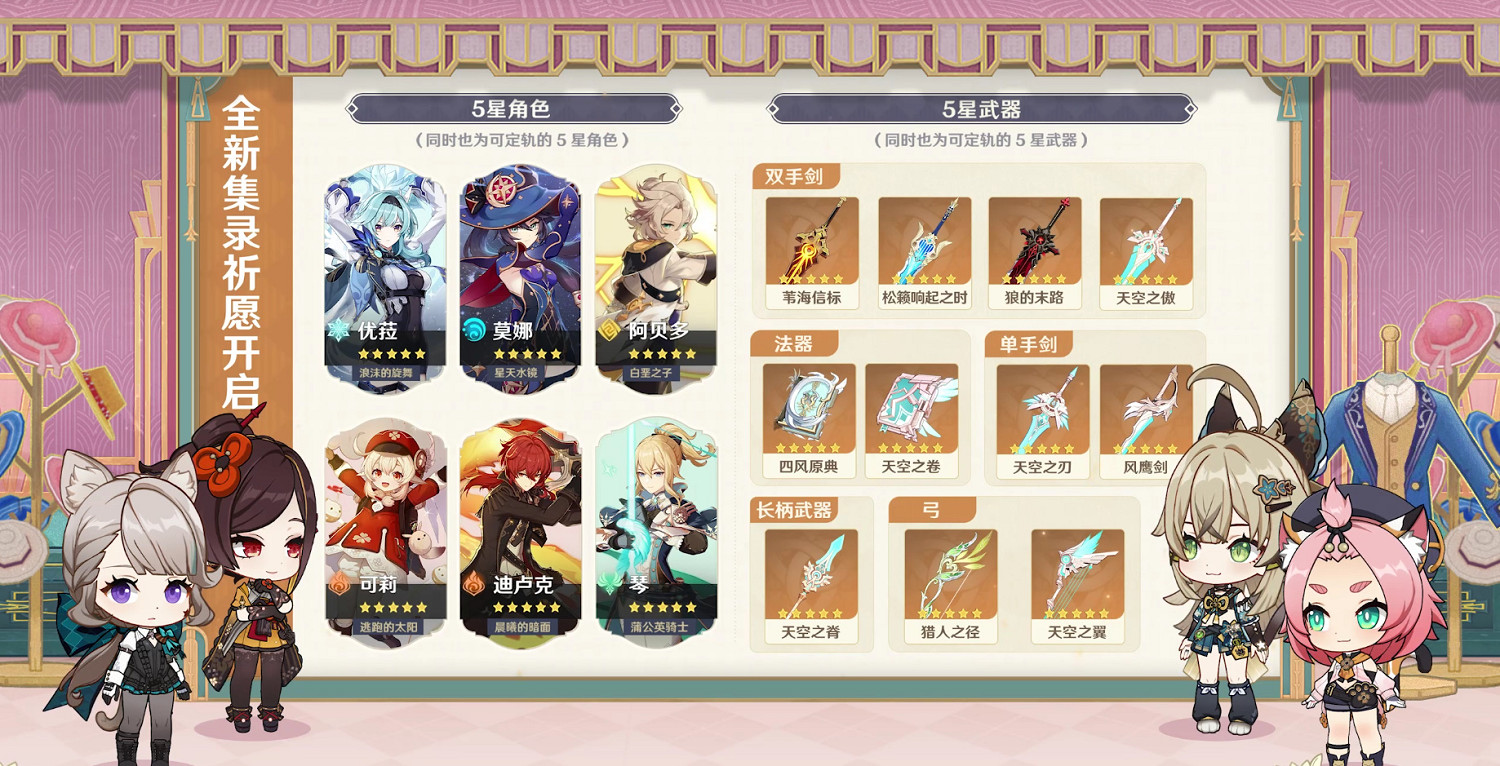Select the 狼的末路 greatsword icon

point(1038,240)
